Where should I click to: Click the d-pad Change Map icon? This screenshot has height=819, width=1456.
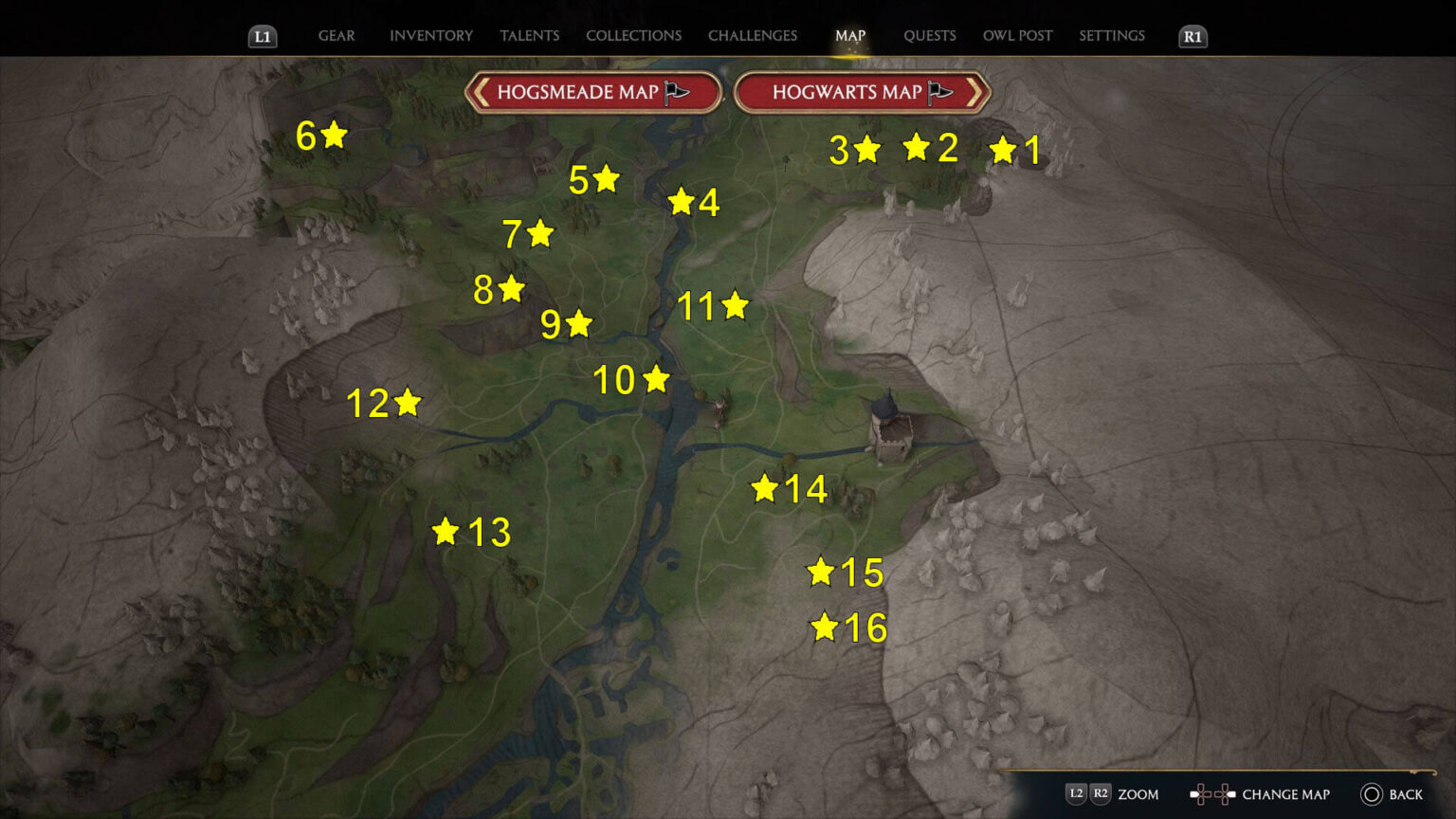[x=1211, y=793]
